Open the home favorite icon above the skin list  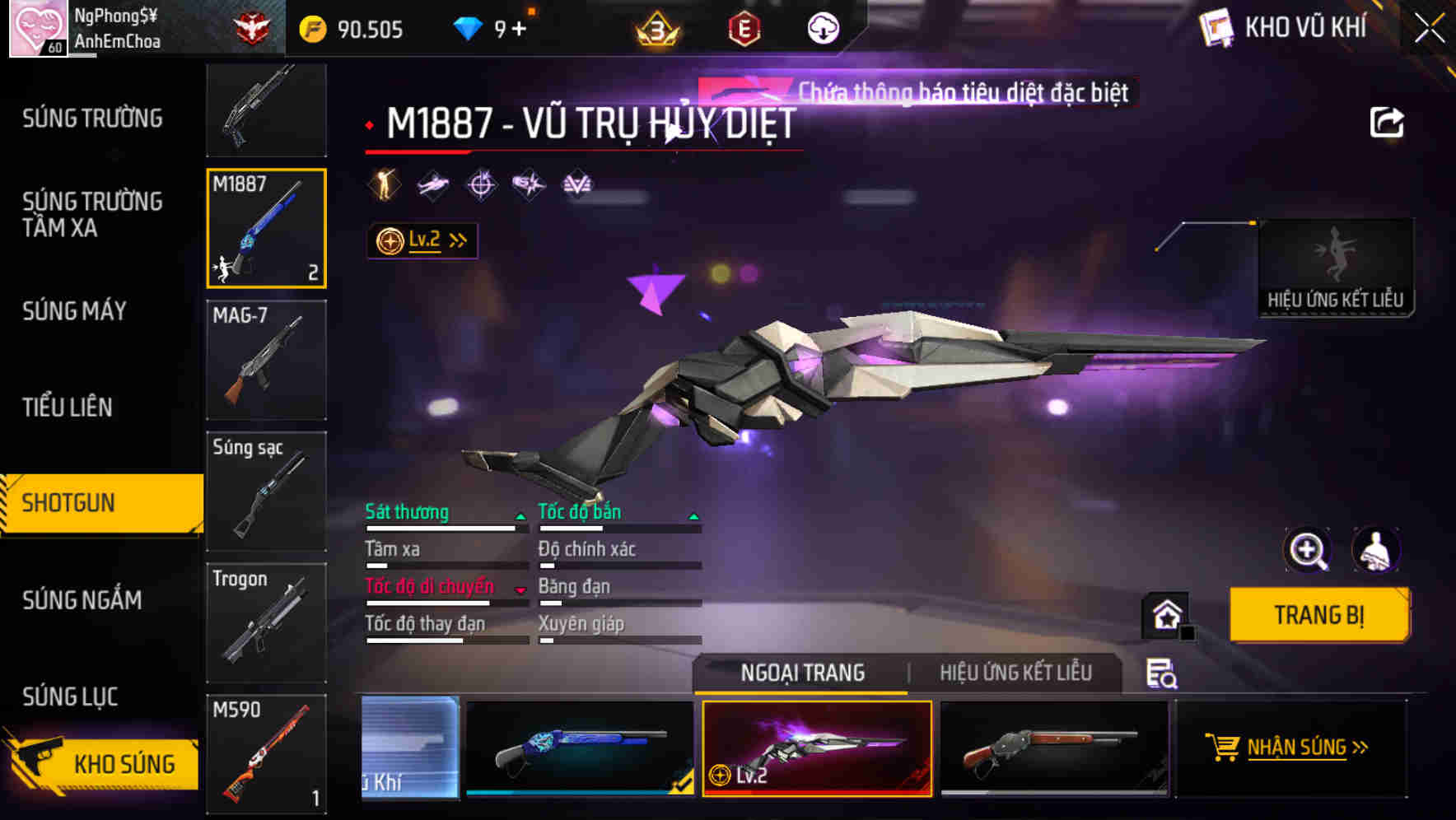pos(1166,615)
